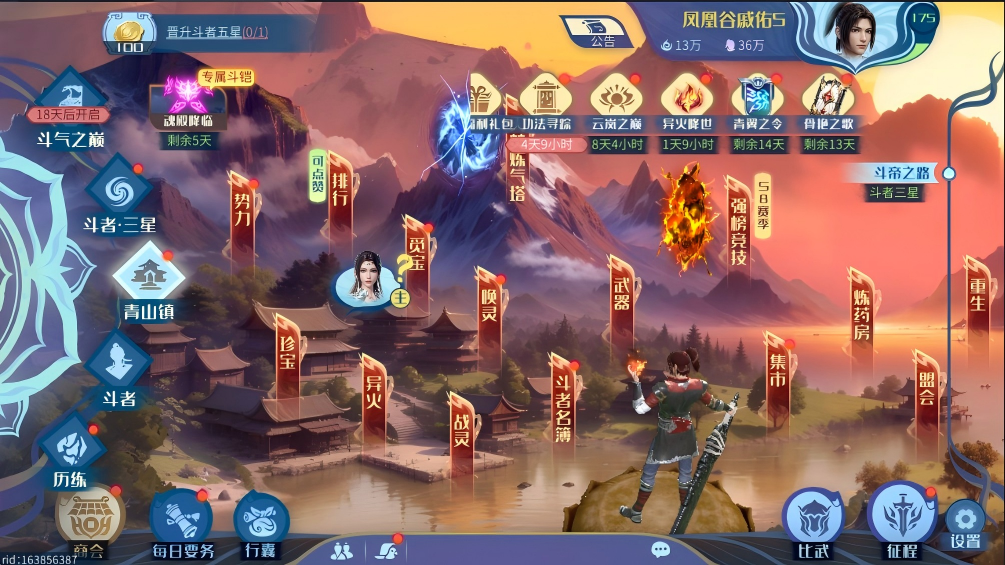Show the 每日要务 daily tasks

pos(182,523)
